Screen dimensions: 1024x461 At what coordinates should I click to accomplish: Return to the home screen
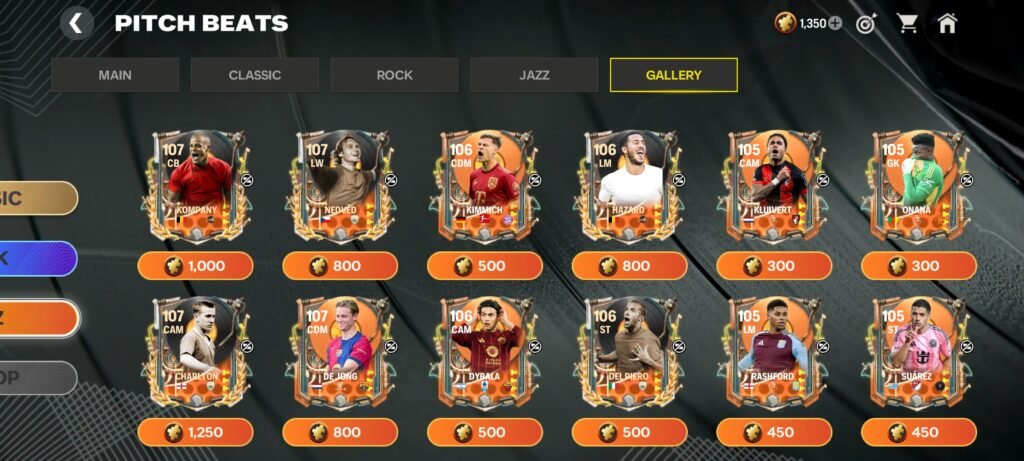click(x=947, y=23)
